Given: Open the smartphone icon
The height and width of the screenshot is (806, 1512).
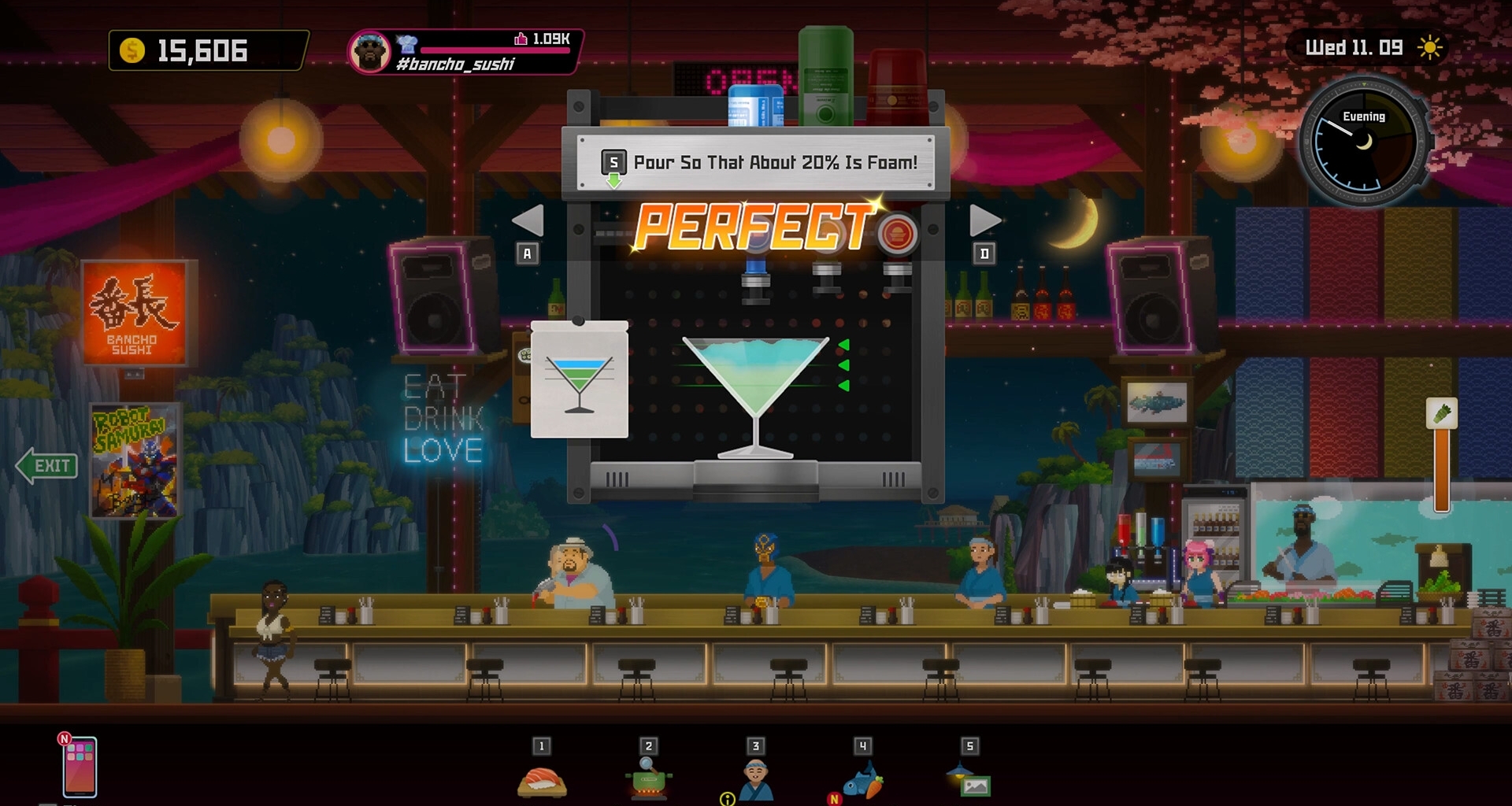Looking at the screenshot, I should [x=80, y=767].
